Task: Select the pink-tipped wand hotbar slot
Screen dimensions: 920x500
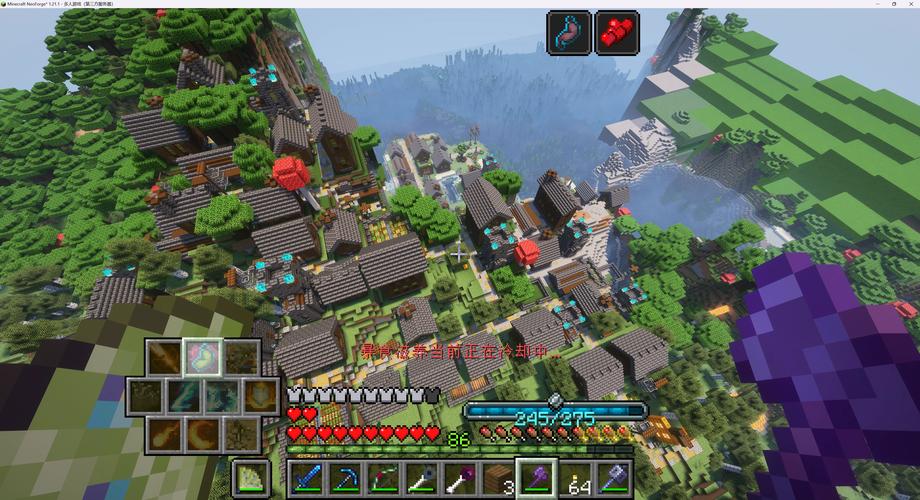Action: [x=460, y=479]
